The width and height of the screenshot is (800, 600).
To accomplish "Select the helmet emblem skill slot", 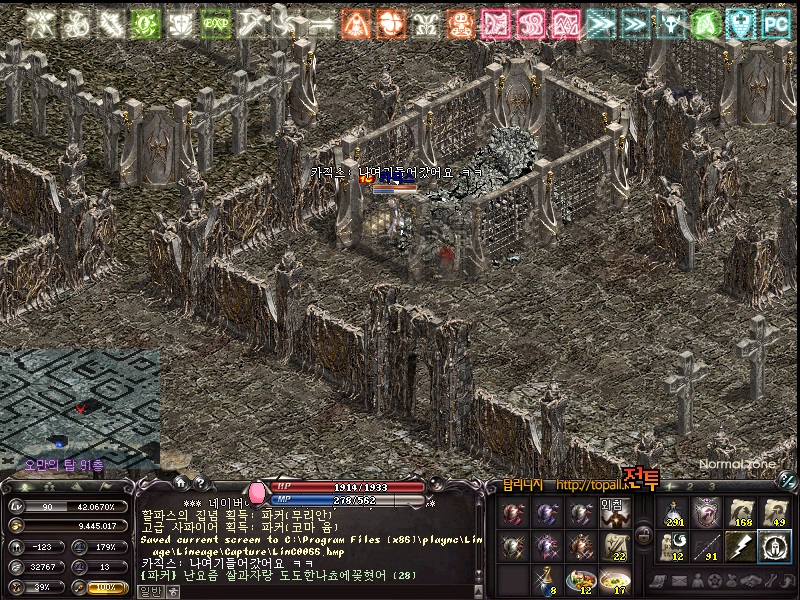I will [773, 546].
